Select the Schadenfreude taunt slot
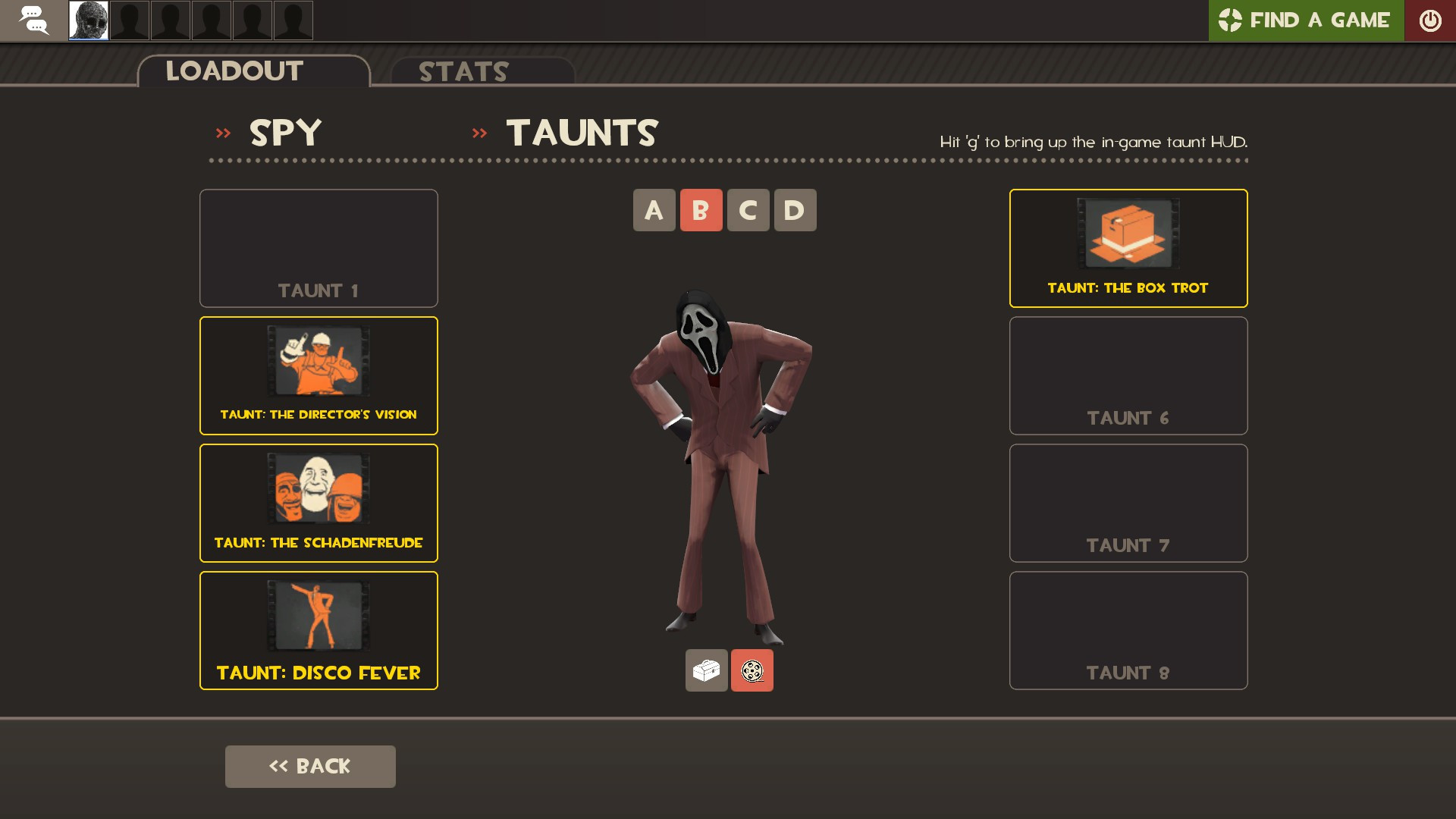Viewport: 1456px width, 819px height. tap(318, 503)
